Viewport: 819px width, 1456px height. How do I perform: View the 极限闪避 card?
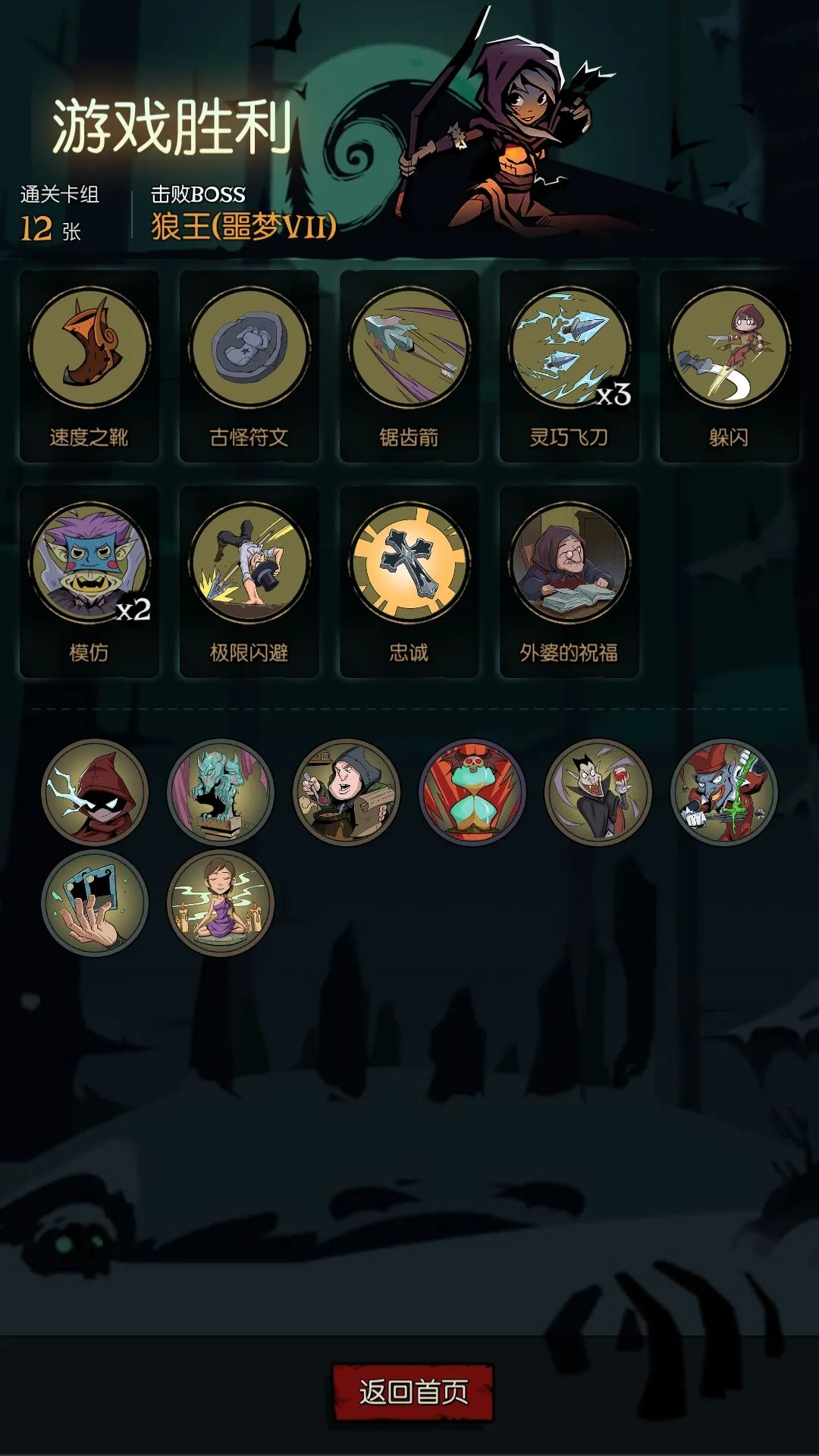click(249, 581)
